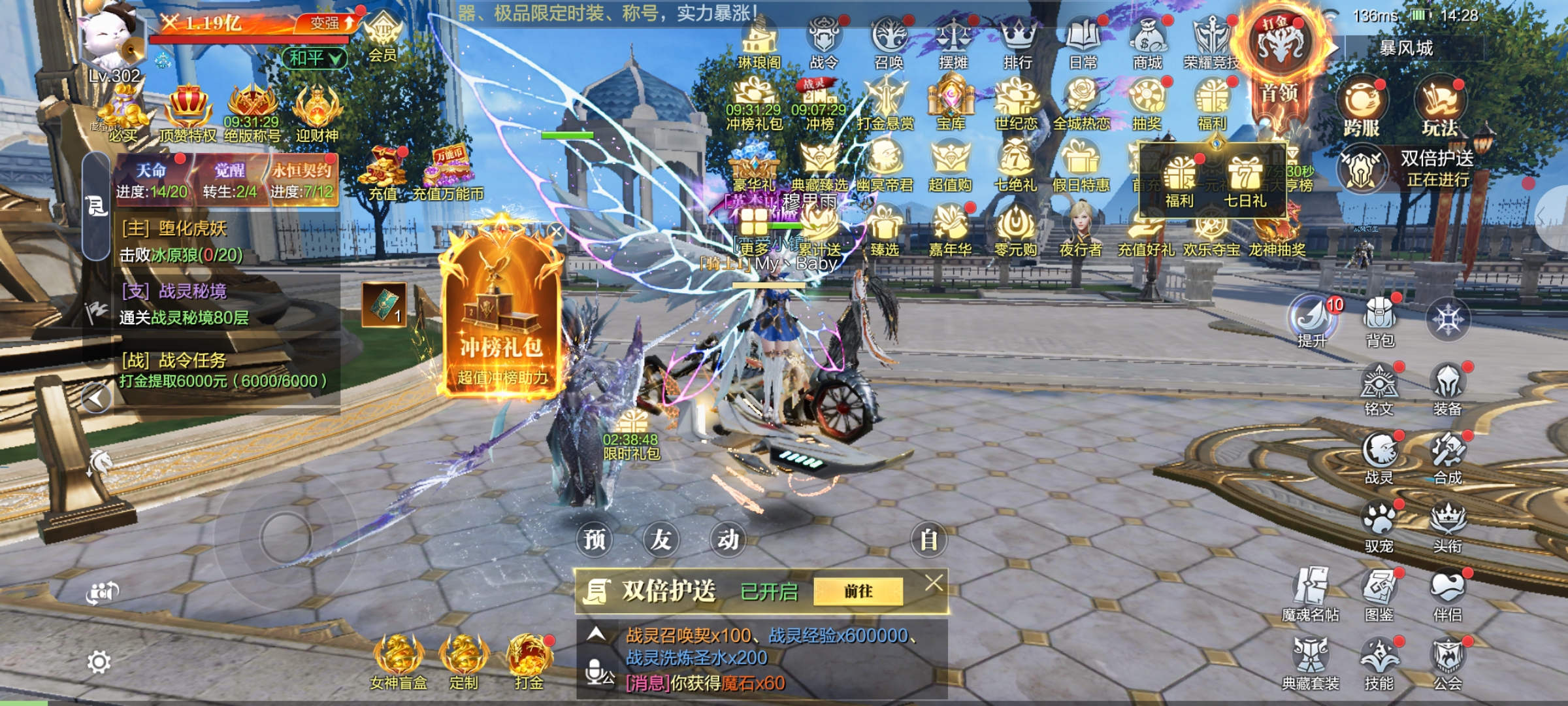This screenshot has width=1568, height=706.
Task: Switch to the 觉醒 progress tab
Action: coord(229,180)
